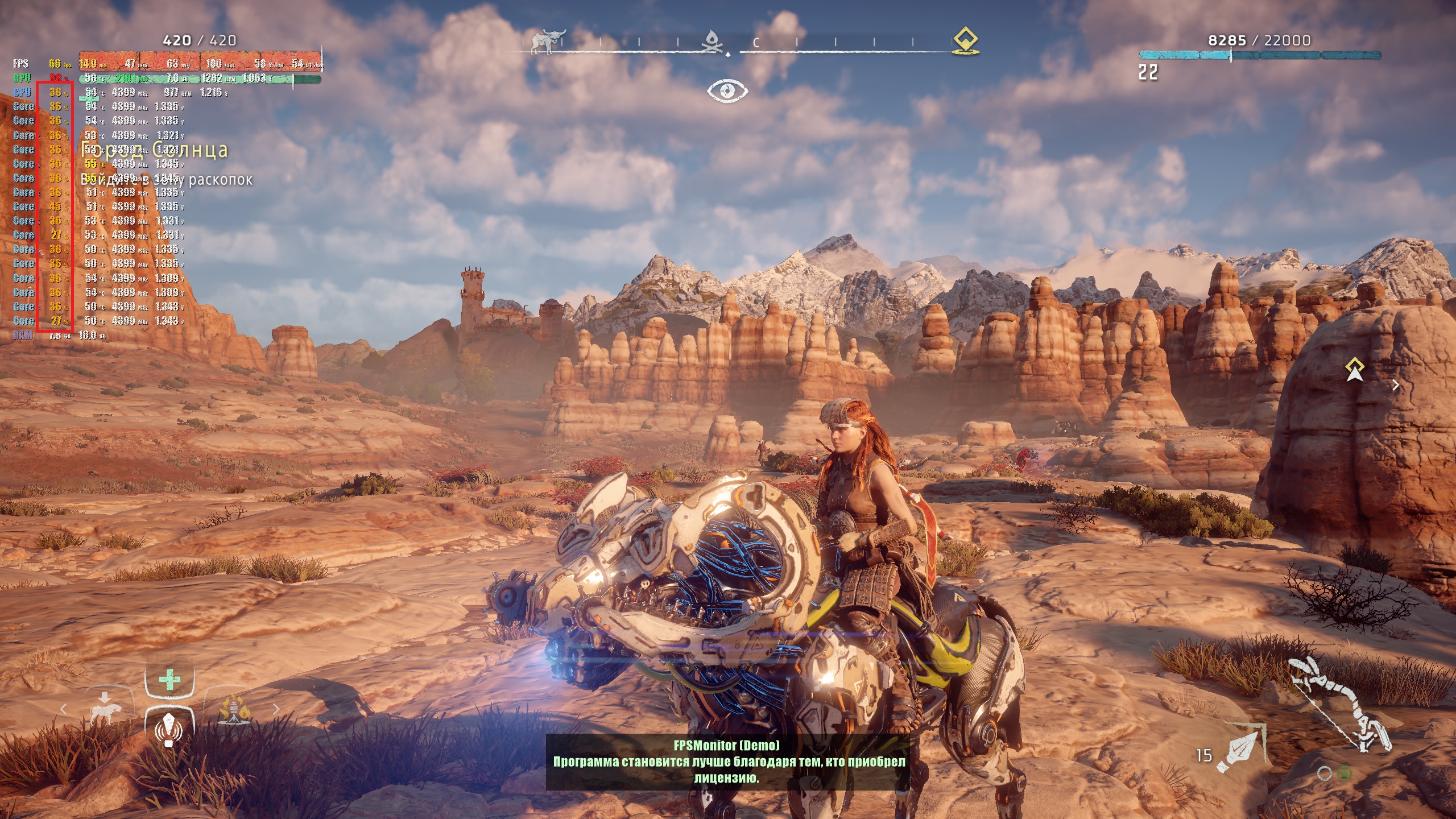Click the FPSMonitor Demo license notice

pos(727,762)
